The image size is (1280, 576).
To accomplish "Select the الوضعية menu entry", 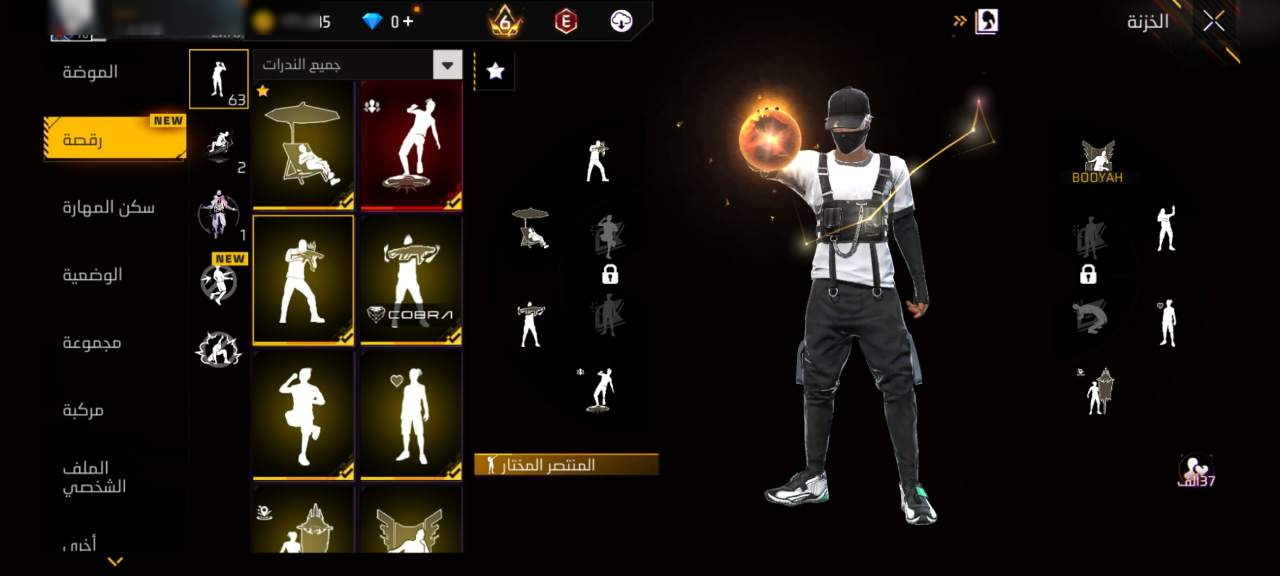I will point(92,275).
